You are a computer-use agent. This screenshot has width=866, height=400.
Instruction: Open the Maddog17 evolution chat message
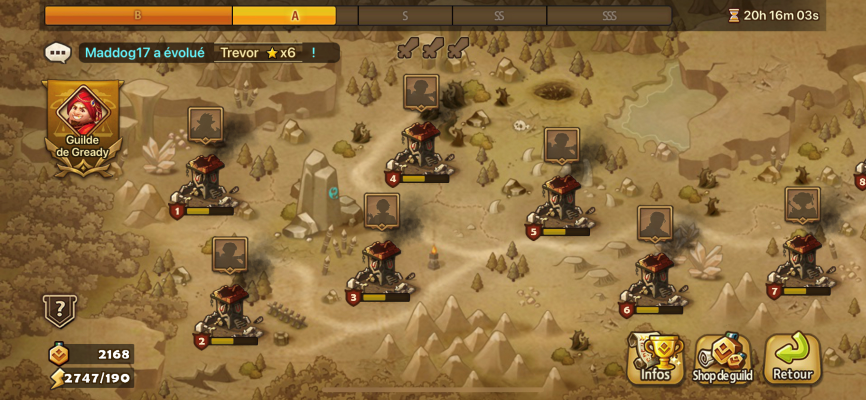[x=200, y=53]
